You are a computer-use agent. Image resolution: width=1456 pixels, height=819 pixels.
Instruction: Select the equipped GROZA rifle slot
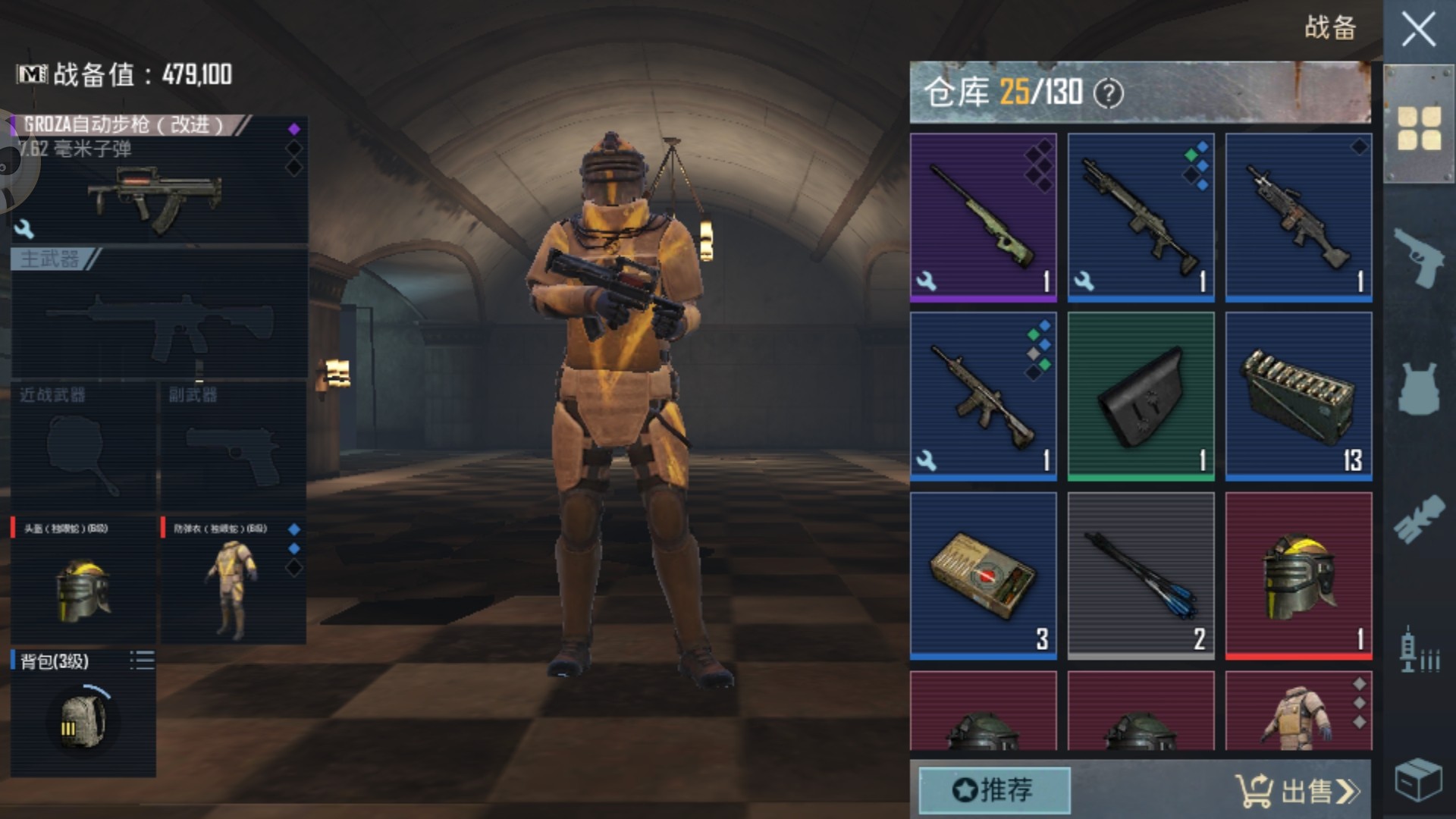[159, 182]
